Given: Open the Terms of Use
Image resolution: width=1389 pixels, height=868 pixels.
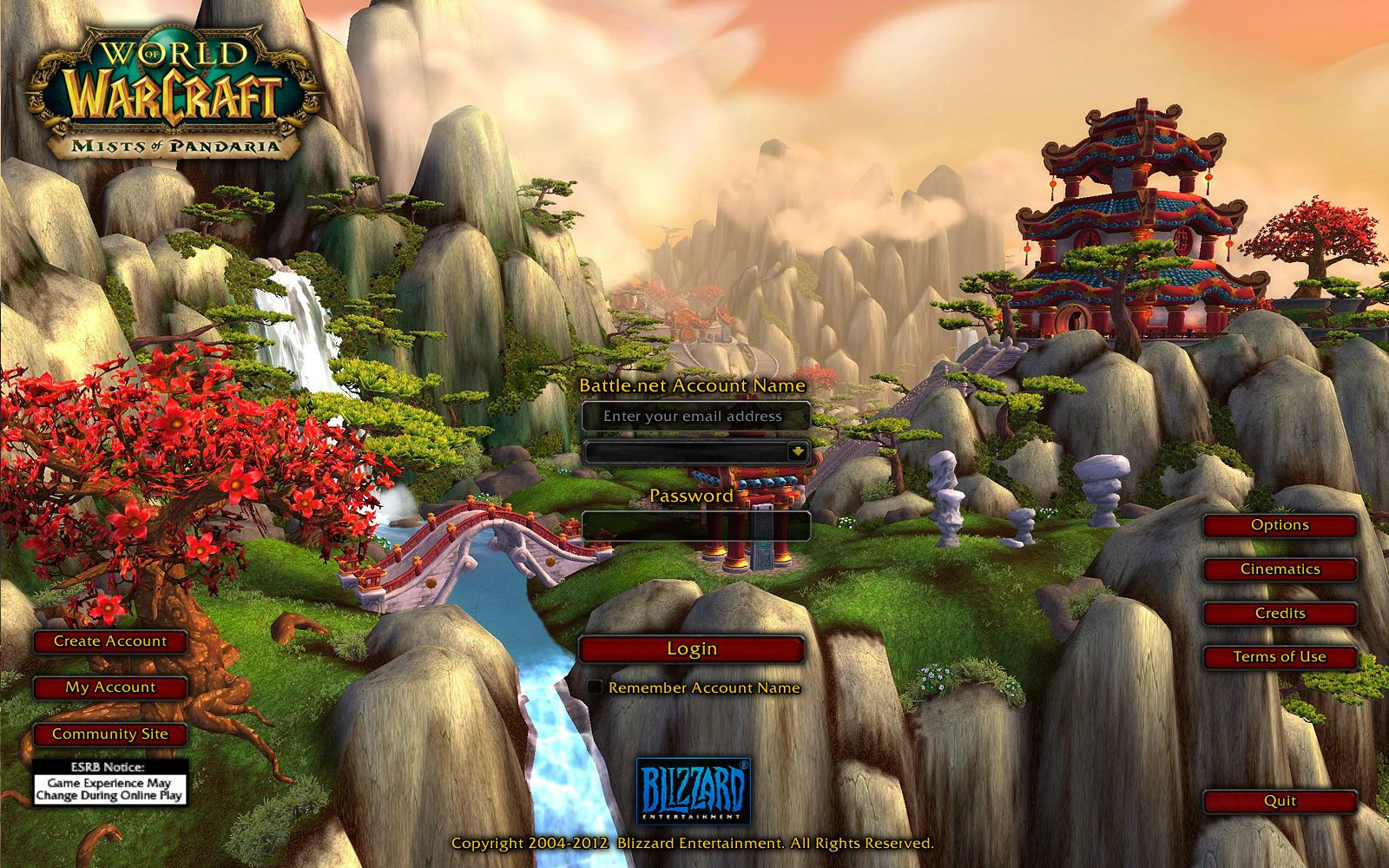Looking at the screenshot, I should [1280, 657].
